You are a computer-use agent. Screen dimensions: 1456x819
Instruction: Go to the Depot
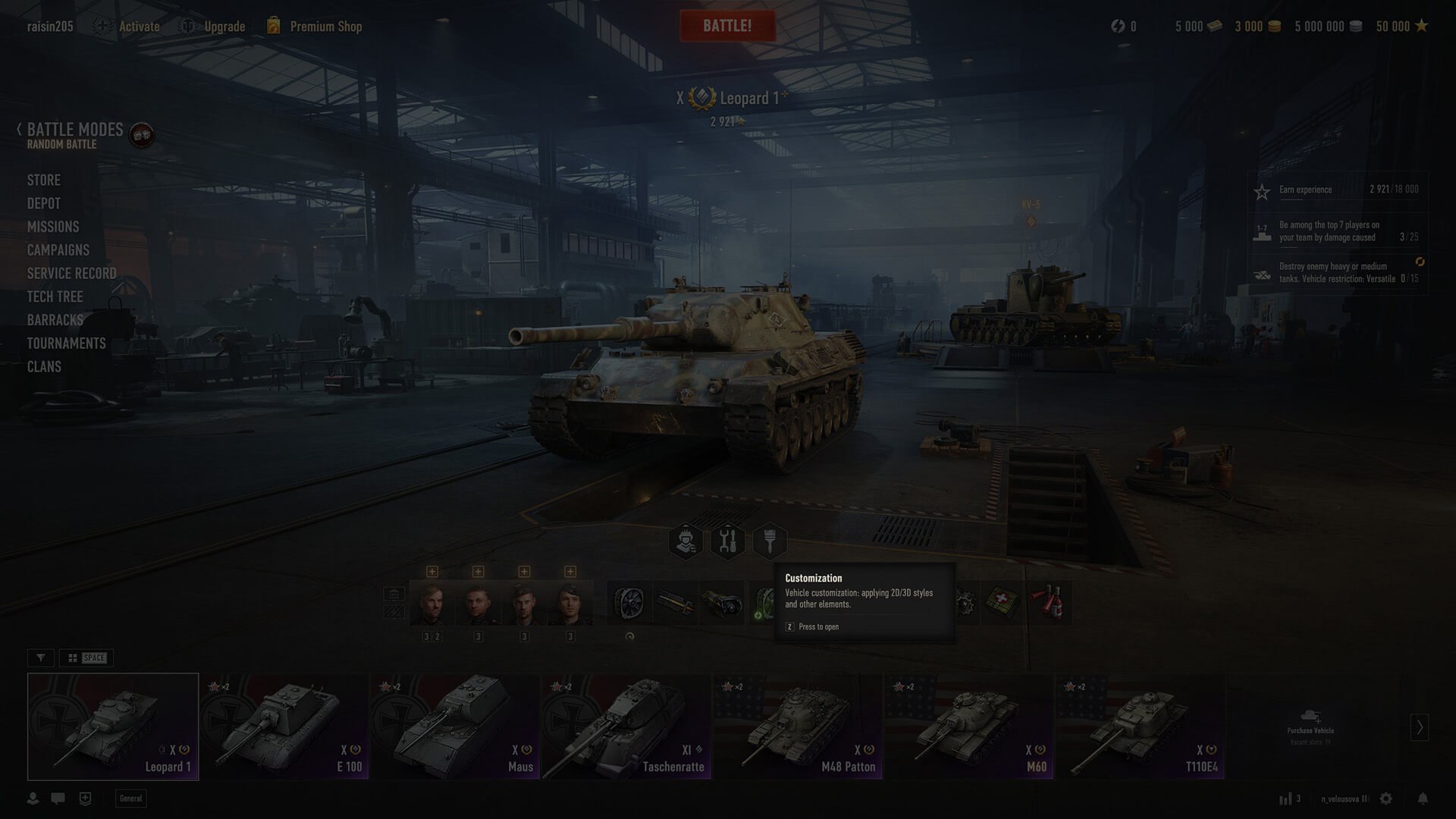44,204
